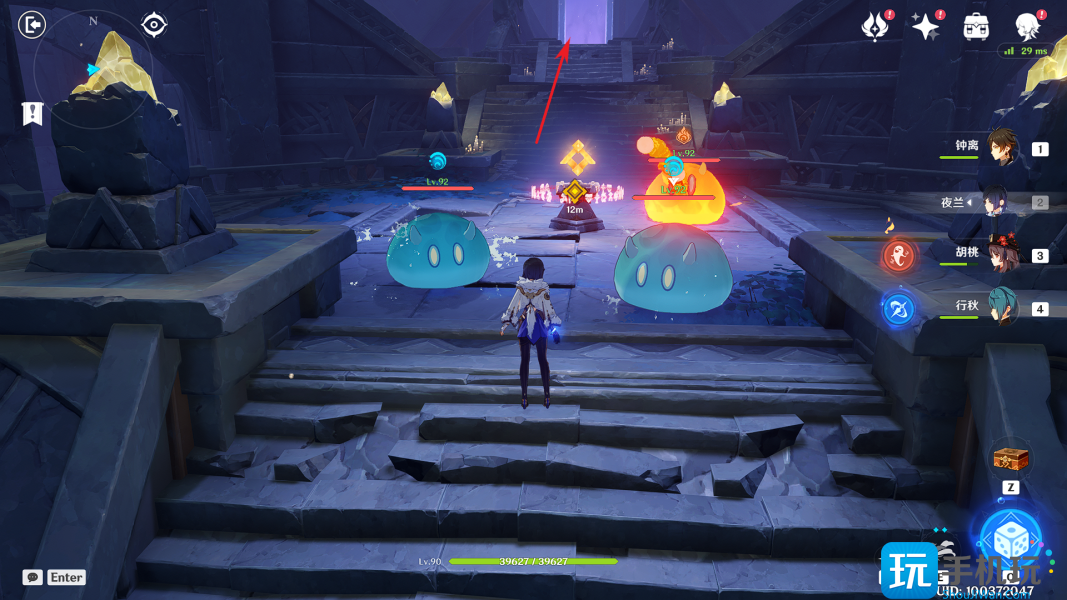Open the character head profile menu
Image resolution: width=1067 pixels, height=600 pixels.
[x=1026, y=25]
